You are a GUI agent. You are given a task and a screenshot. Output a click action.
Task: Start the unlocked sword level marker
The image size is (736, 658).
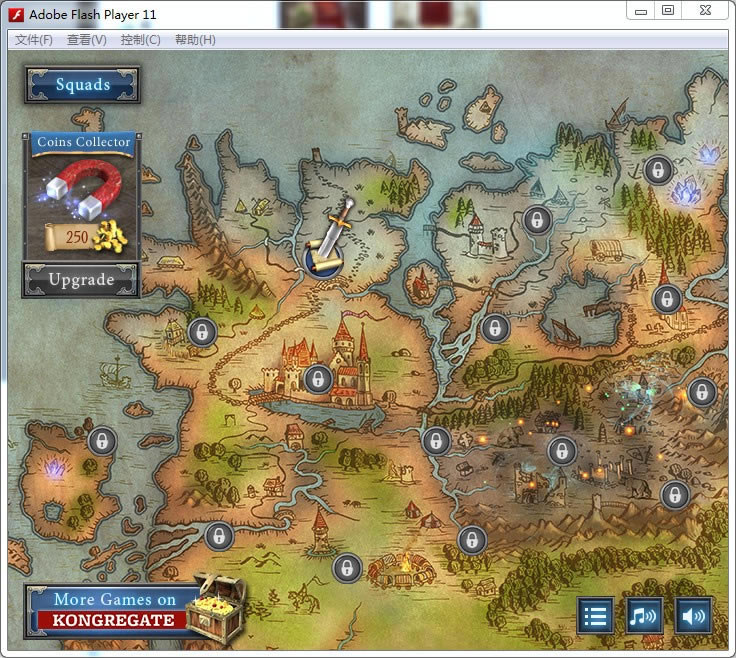coord(324,258)
